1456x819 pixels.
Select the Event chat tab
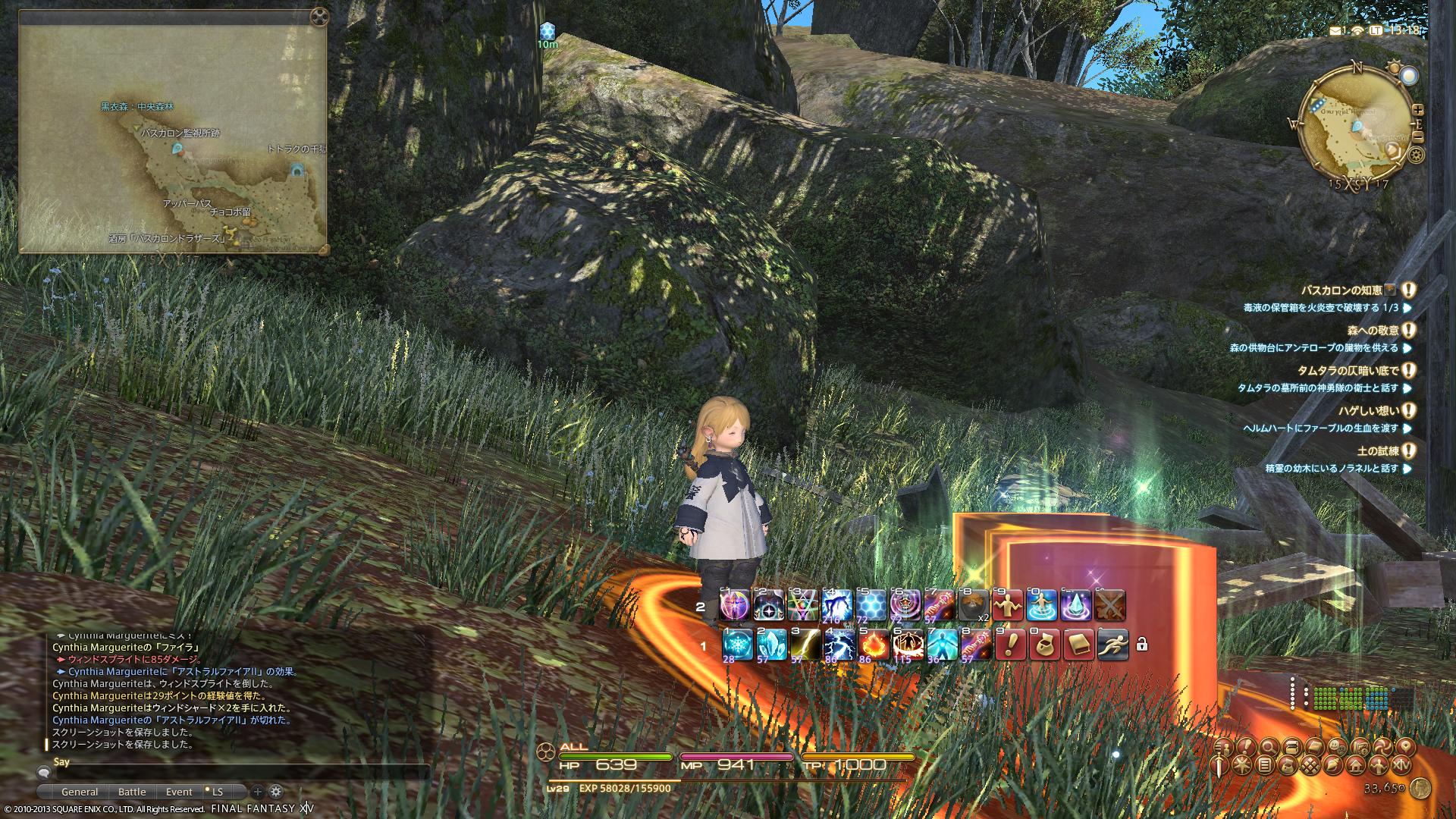pyautogui.click(x=179, y=792)
